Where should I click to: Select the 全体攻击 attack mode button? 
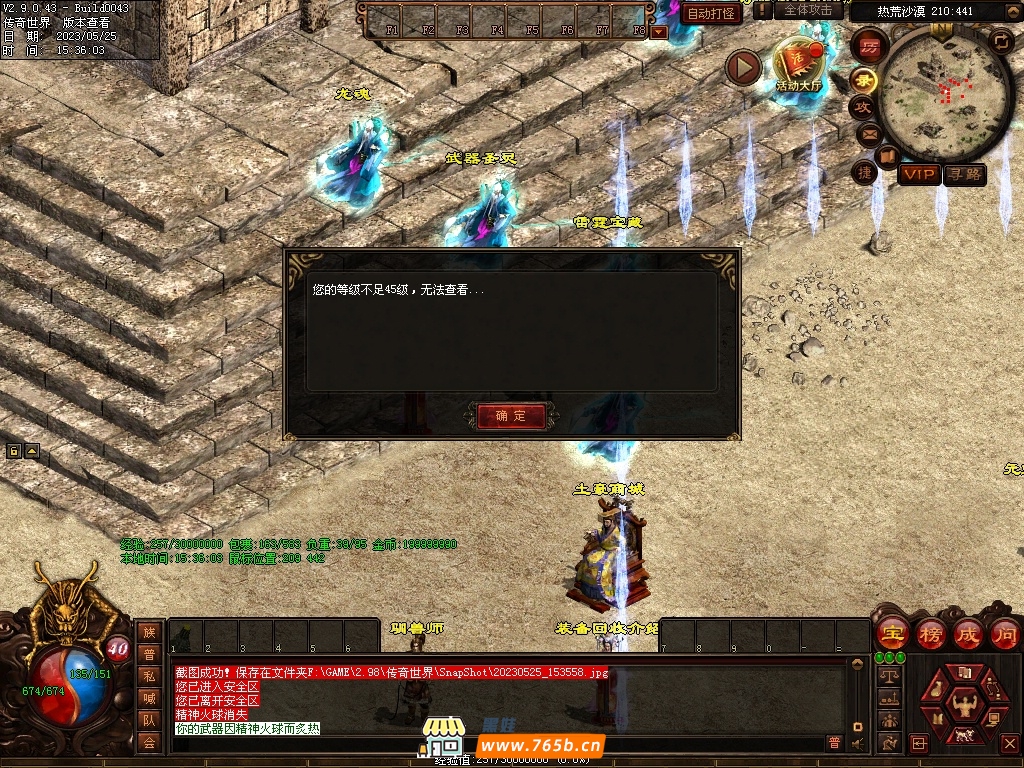coord(808,10)
